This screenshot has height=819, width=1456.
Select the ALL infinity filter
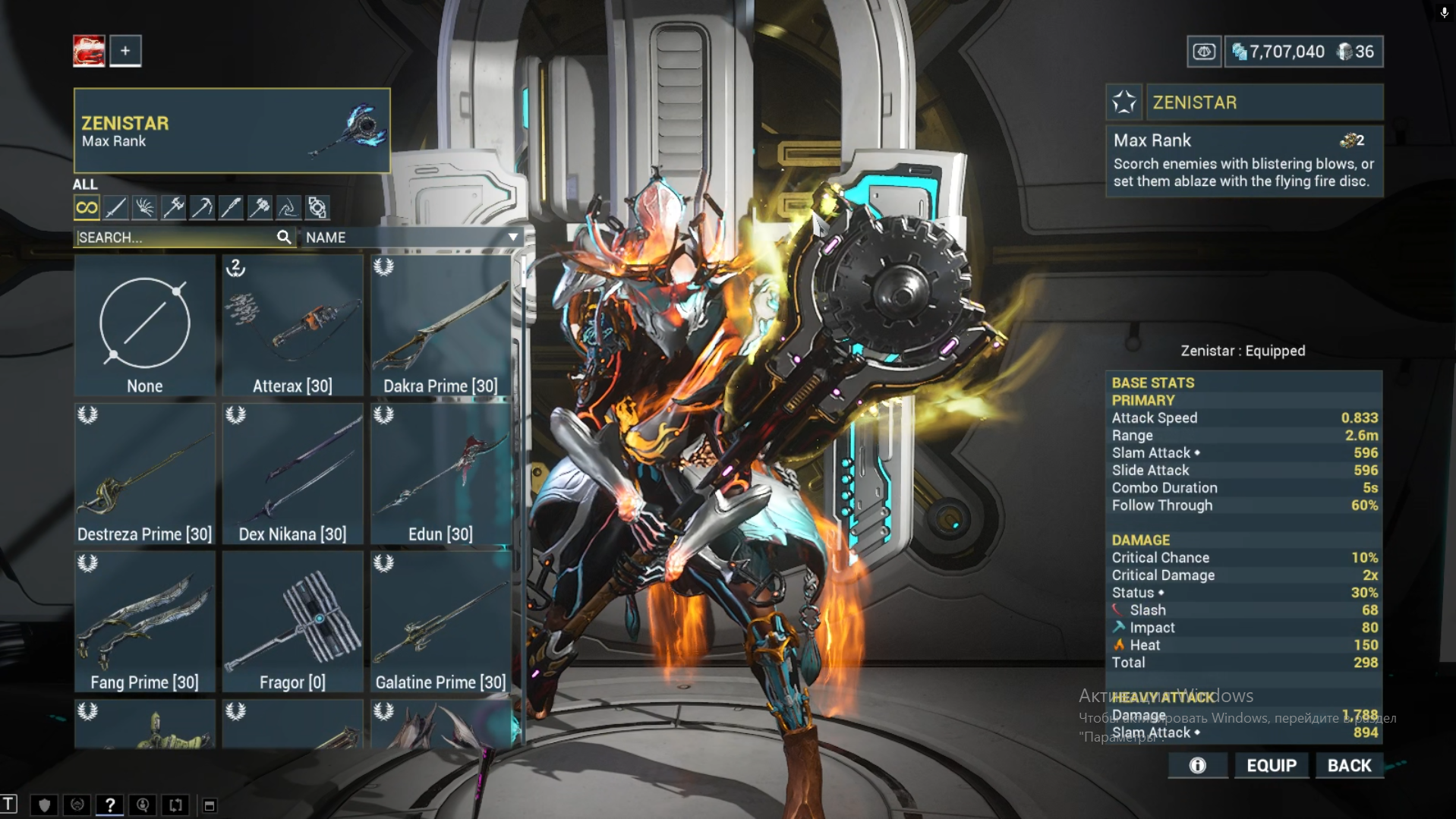(x=87, y=207)
